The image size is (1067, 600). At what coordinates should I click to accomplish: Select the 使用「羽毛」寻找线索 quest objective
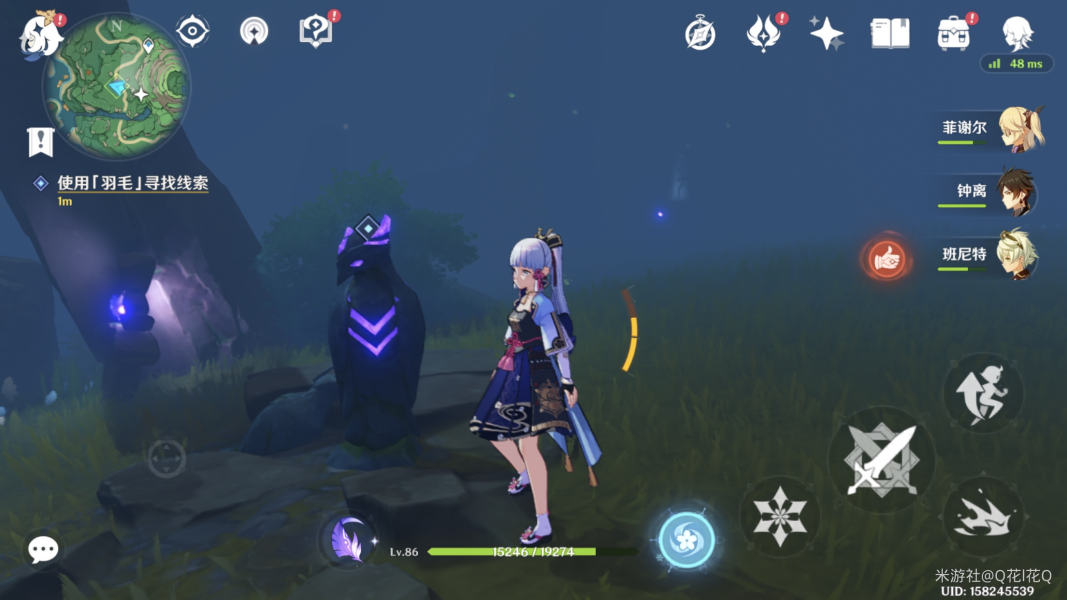[132, 183]
